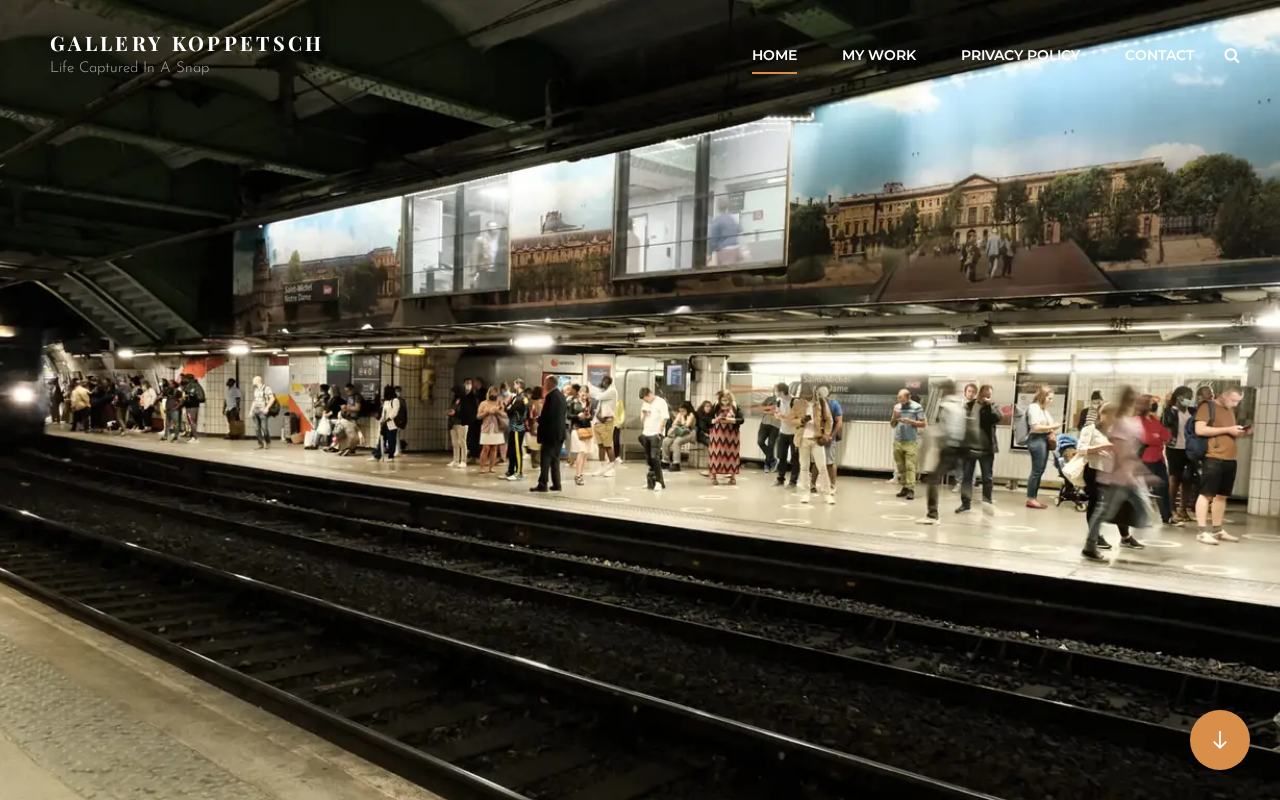The image size is (1280, 800).
Task: Click the search magnifier icon
Action: pyautogui.click(x=1232, y=56)
